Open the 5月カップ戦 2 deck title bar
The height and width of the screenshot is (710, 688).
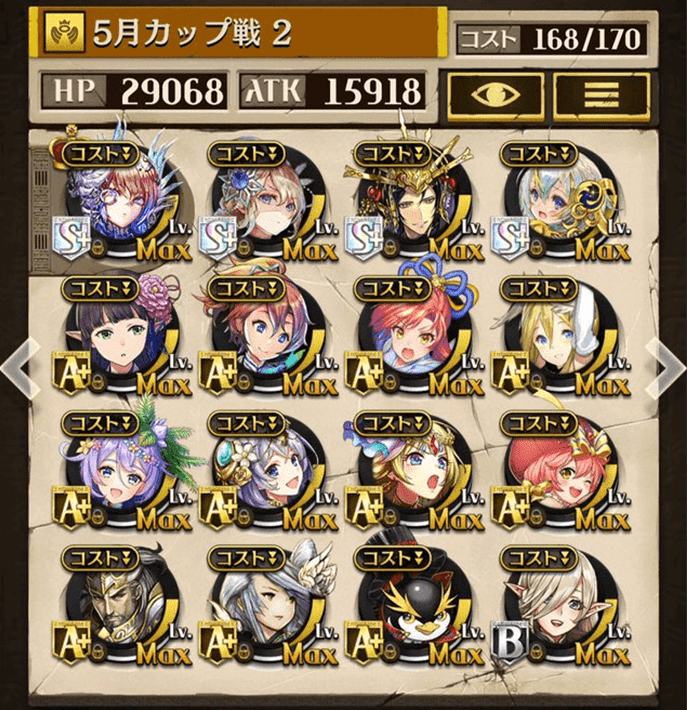click(x=240, y=35)
